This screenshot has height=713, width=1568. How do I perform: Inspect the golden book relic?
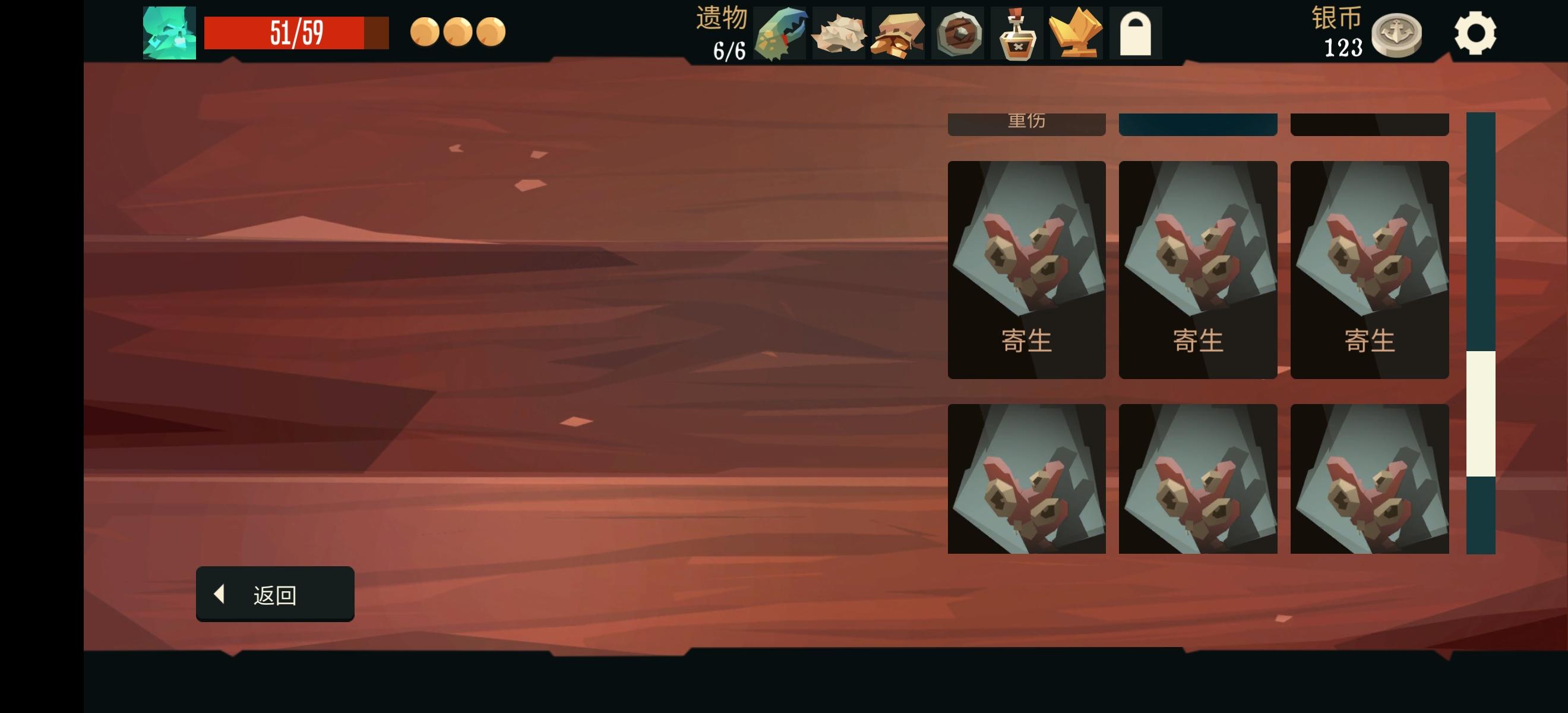coord(1076,33)
